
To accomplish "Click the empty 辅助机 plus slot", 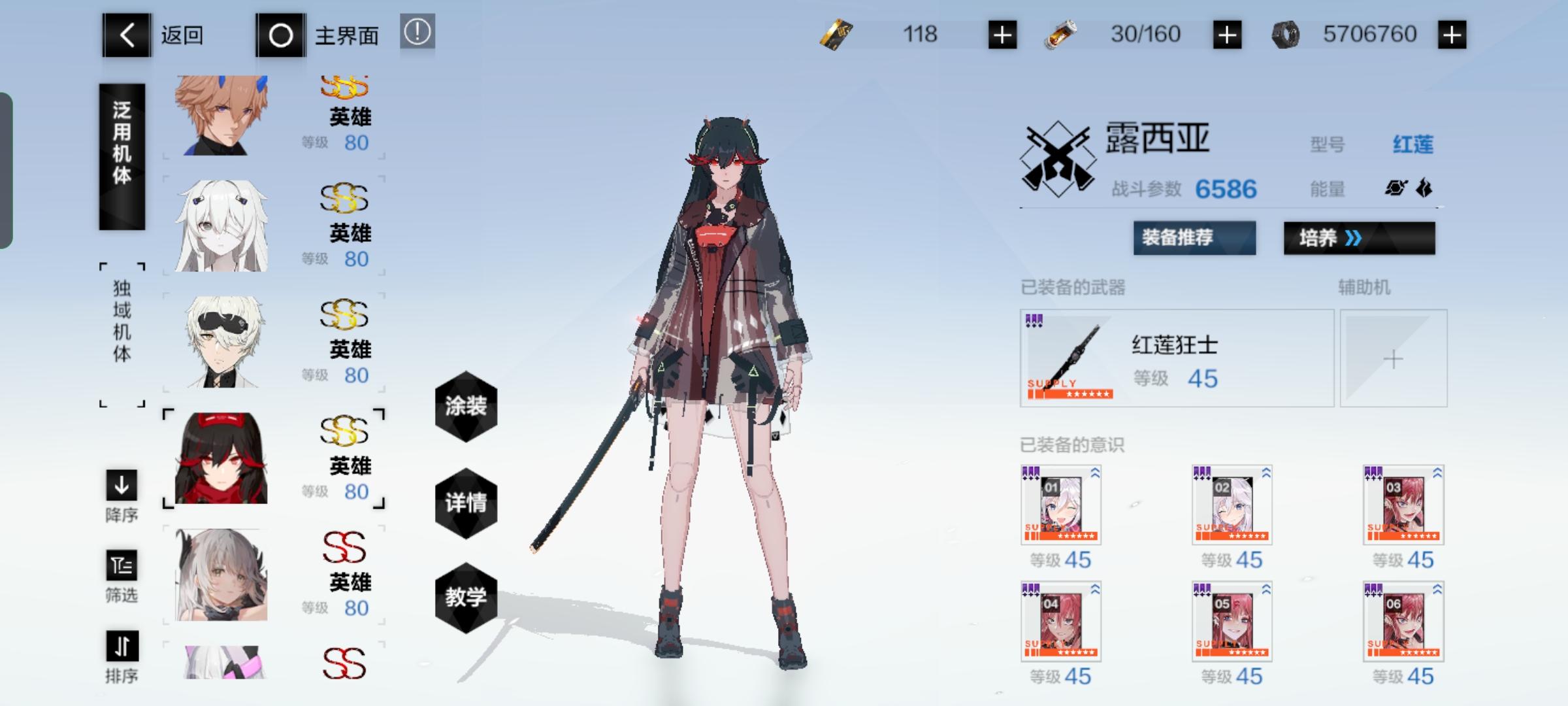I will coord(1394,358).
